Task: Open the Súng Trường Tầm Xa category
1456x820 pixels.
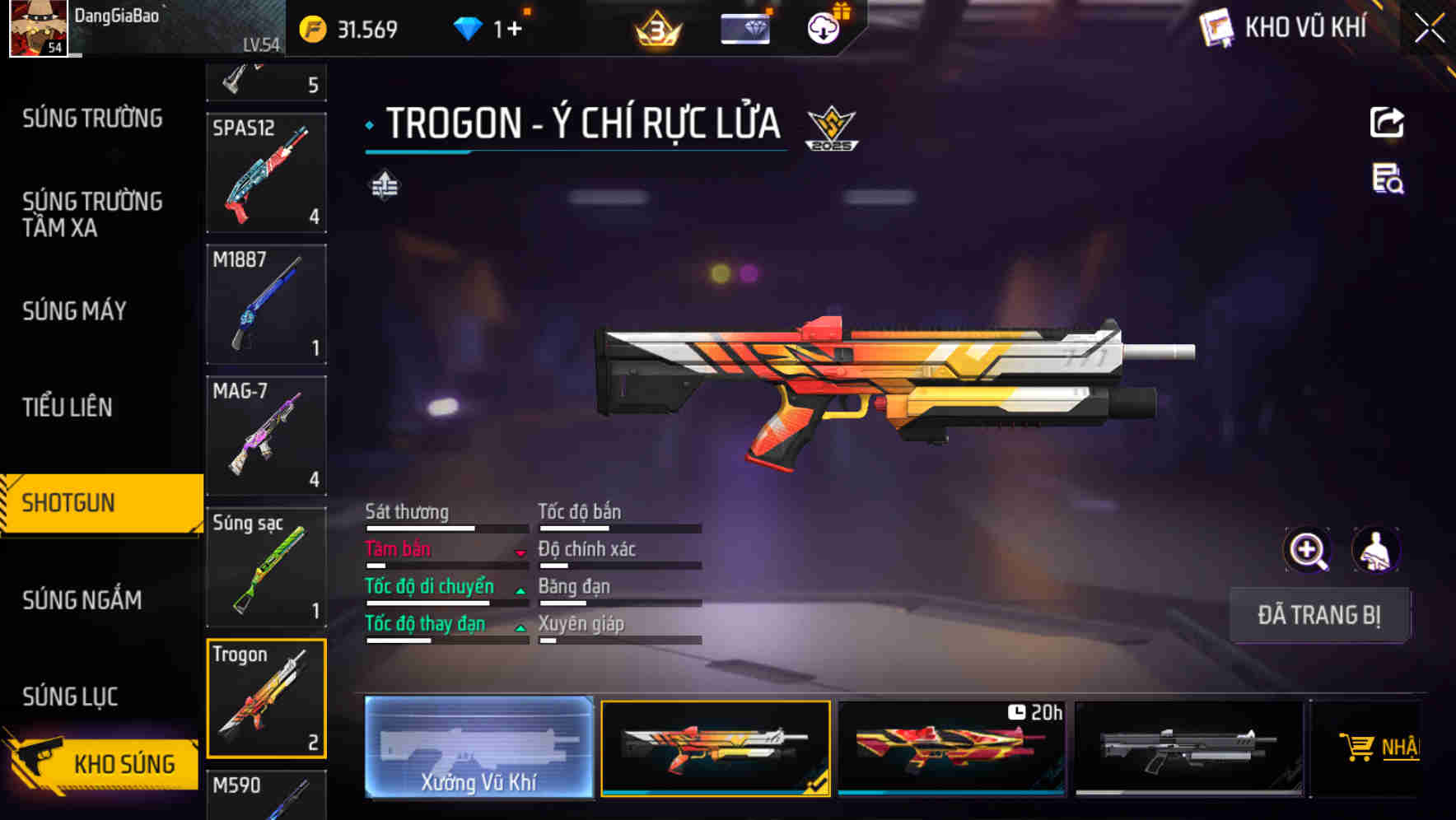Action: pos(92,214)
